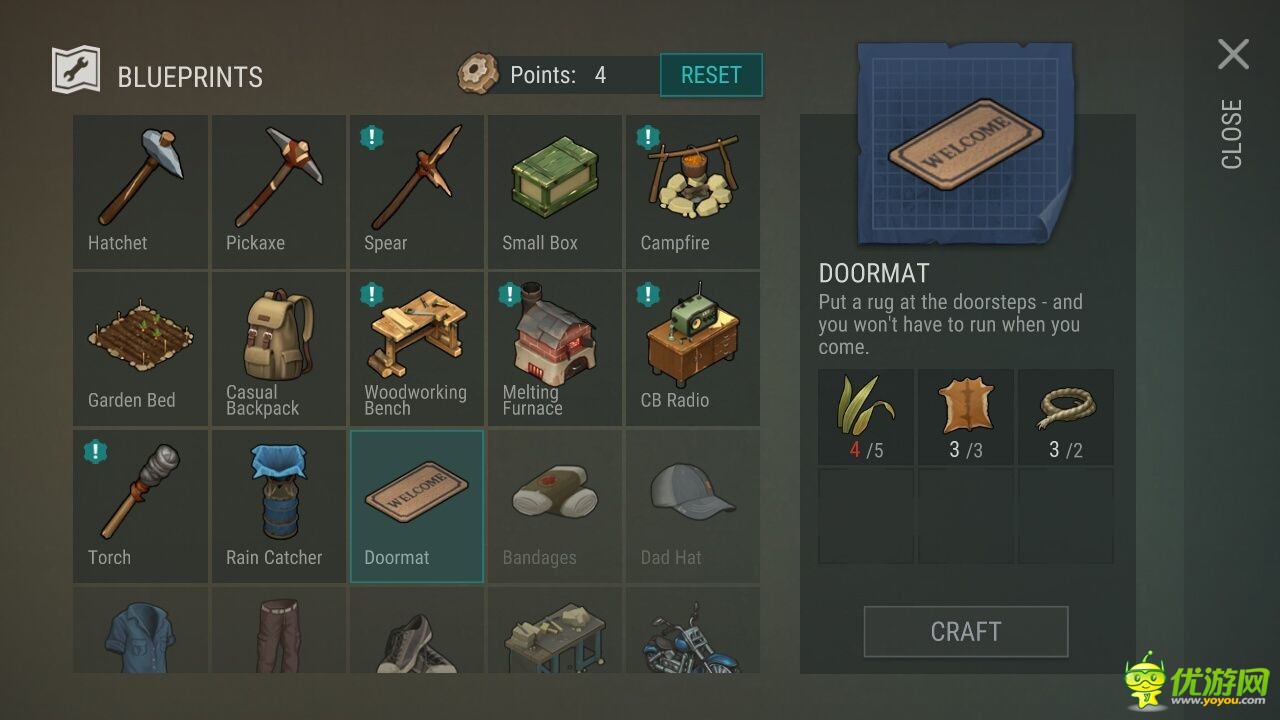Screen dimensions: 1280x720
Task: Tap the rope ingredient slot
Action: tap(1065, 417)
